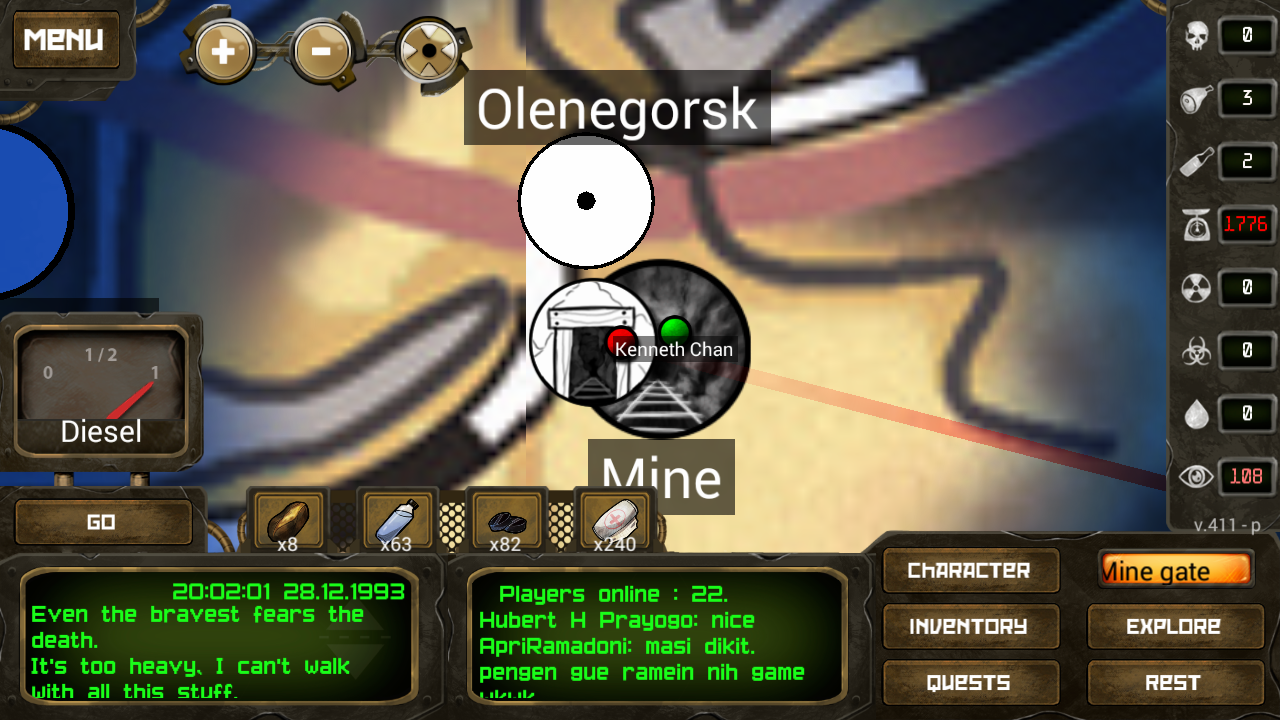1280x720 pixels.
Task: Show the Quests list
Action: [969, 683]
